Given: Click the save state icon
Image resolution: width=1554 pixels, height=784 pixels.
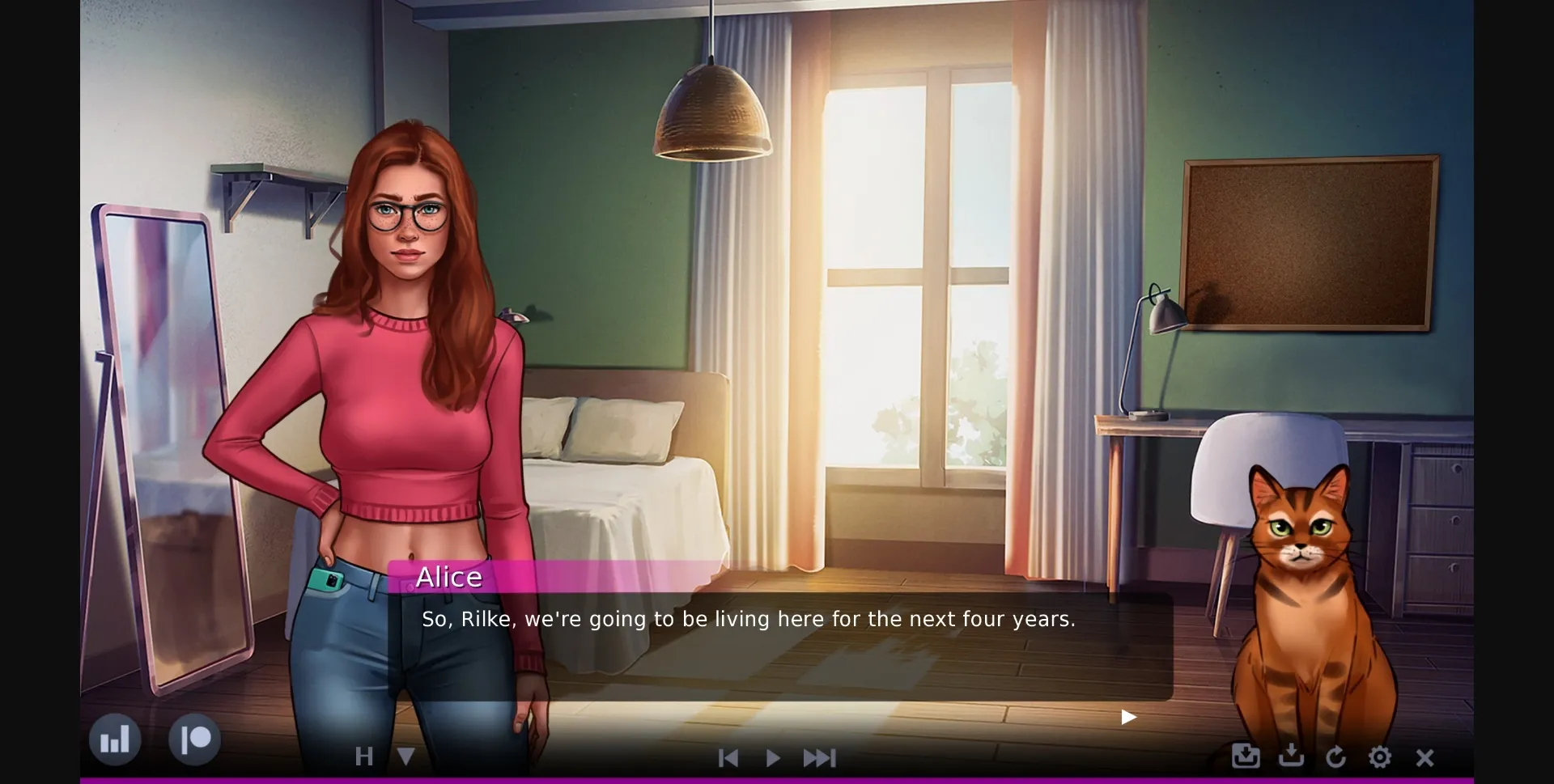Looking at the screenshot, I should point(1244,757).
